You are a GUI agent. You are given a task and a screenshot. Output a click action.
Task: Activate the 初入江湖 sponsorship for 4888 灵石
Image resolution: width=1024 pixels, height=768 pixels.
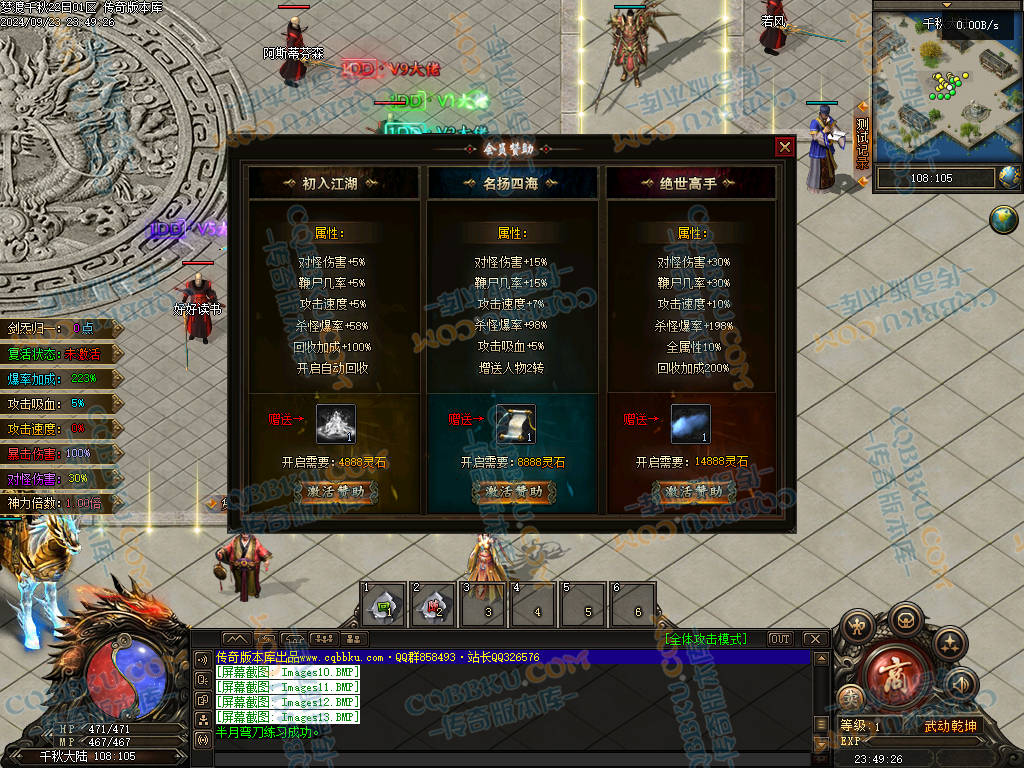tap(335, 491)
